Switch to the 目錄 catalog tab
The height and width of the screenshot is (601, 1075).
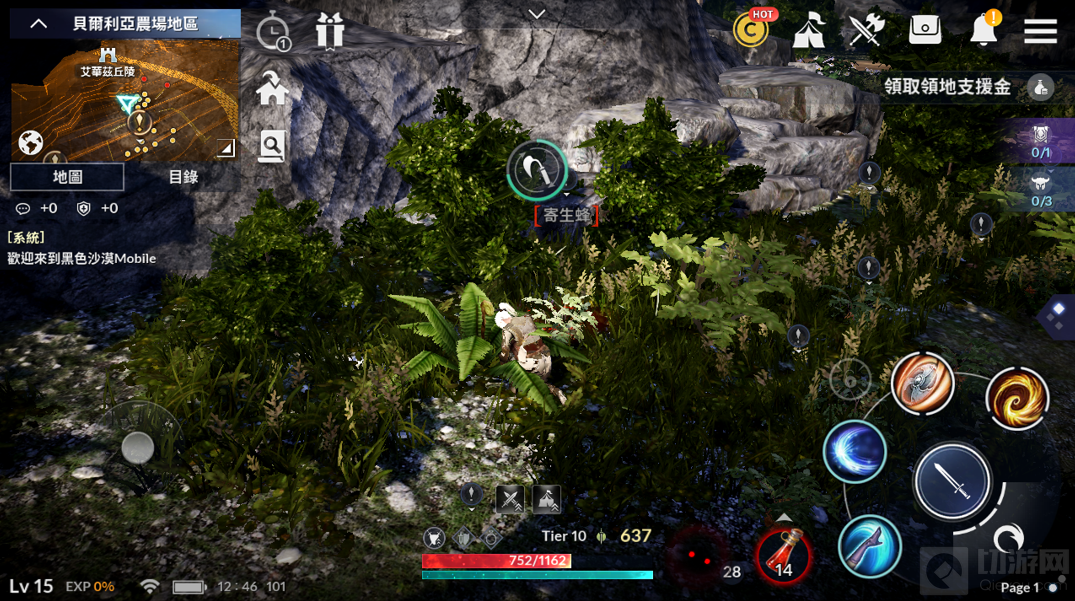pos(183,177)
